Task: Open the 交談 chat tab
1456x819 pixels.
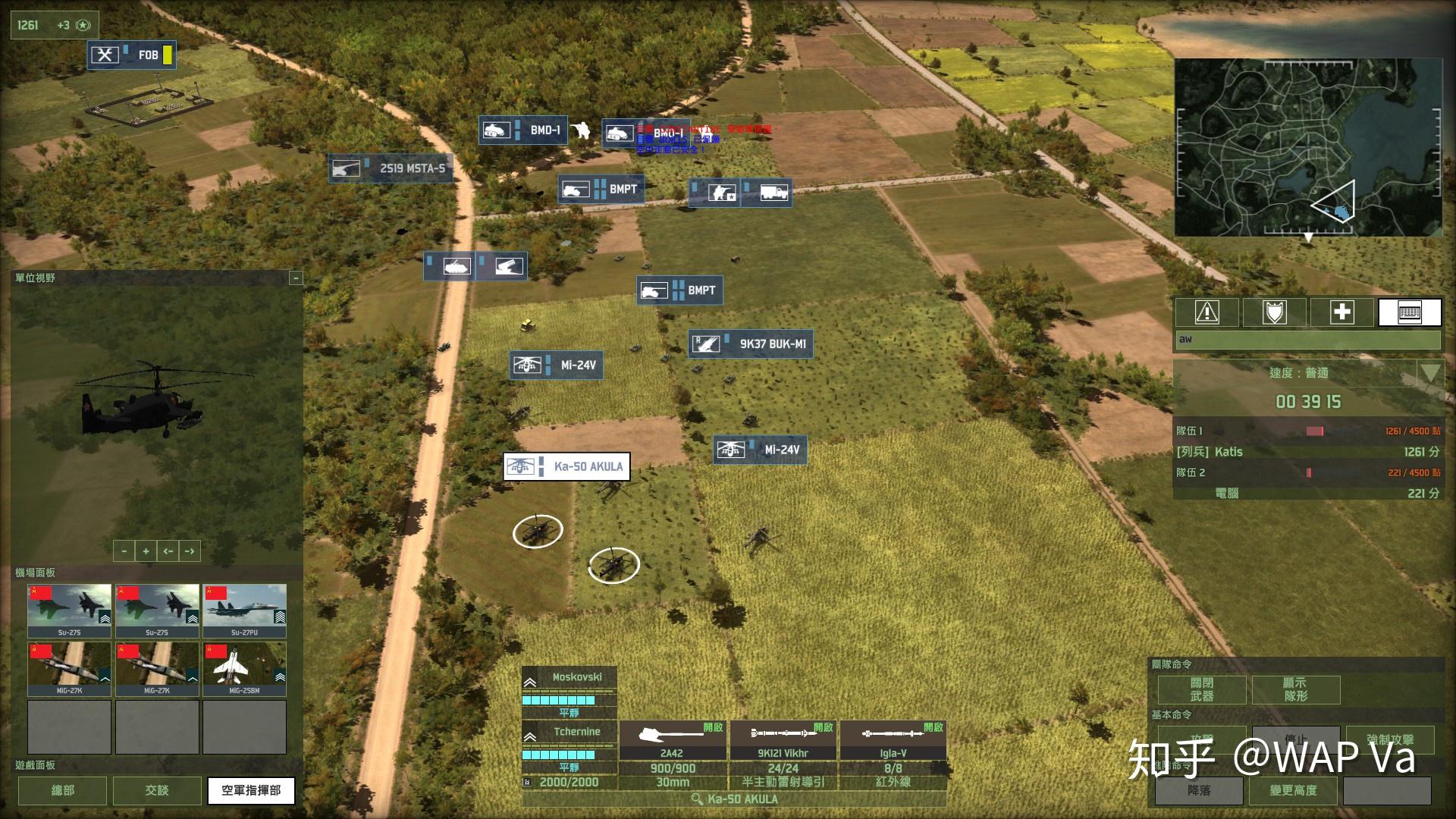Action: [156, 790]
